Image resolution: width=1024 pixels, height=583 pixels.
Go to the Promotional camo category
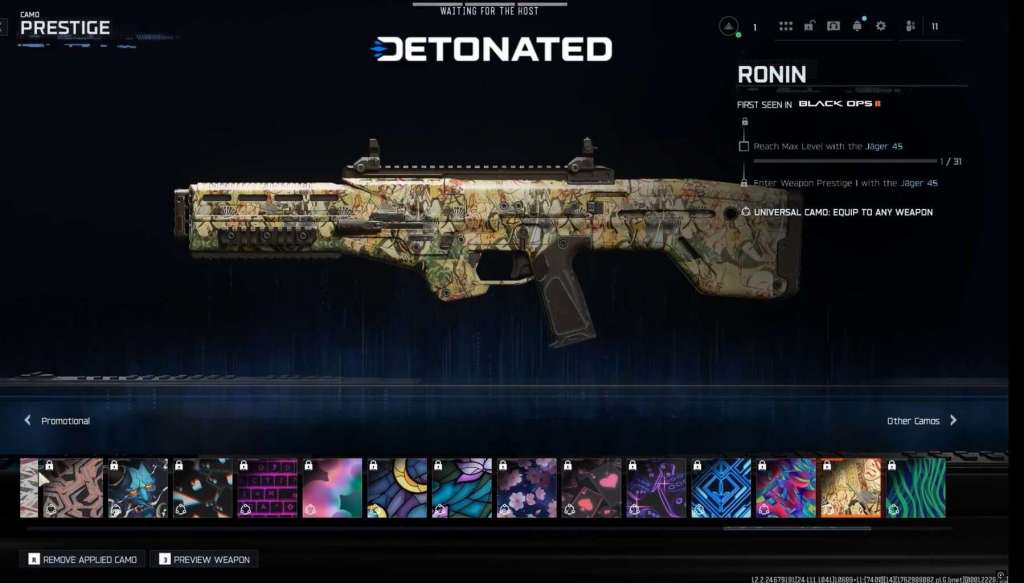(57, 421)
